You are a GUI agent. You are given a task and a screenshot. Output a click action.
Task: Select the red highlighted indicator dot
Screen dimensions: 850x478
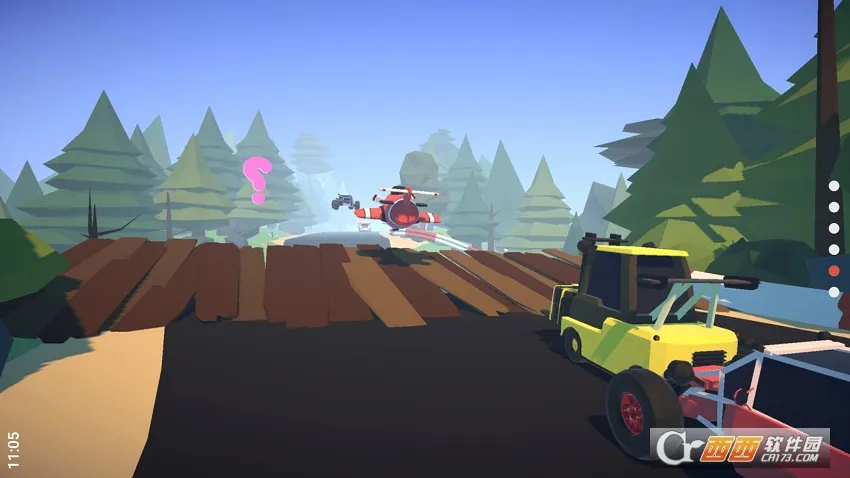pos(834,271)
